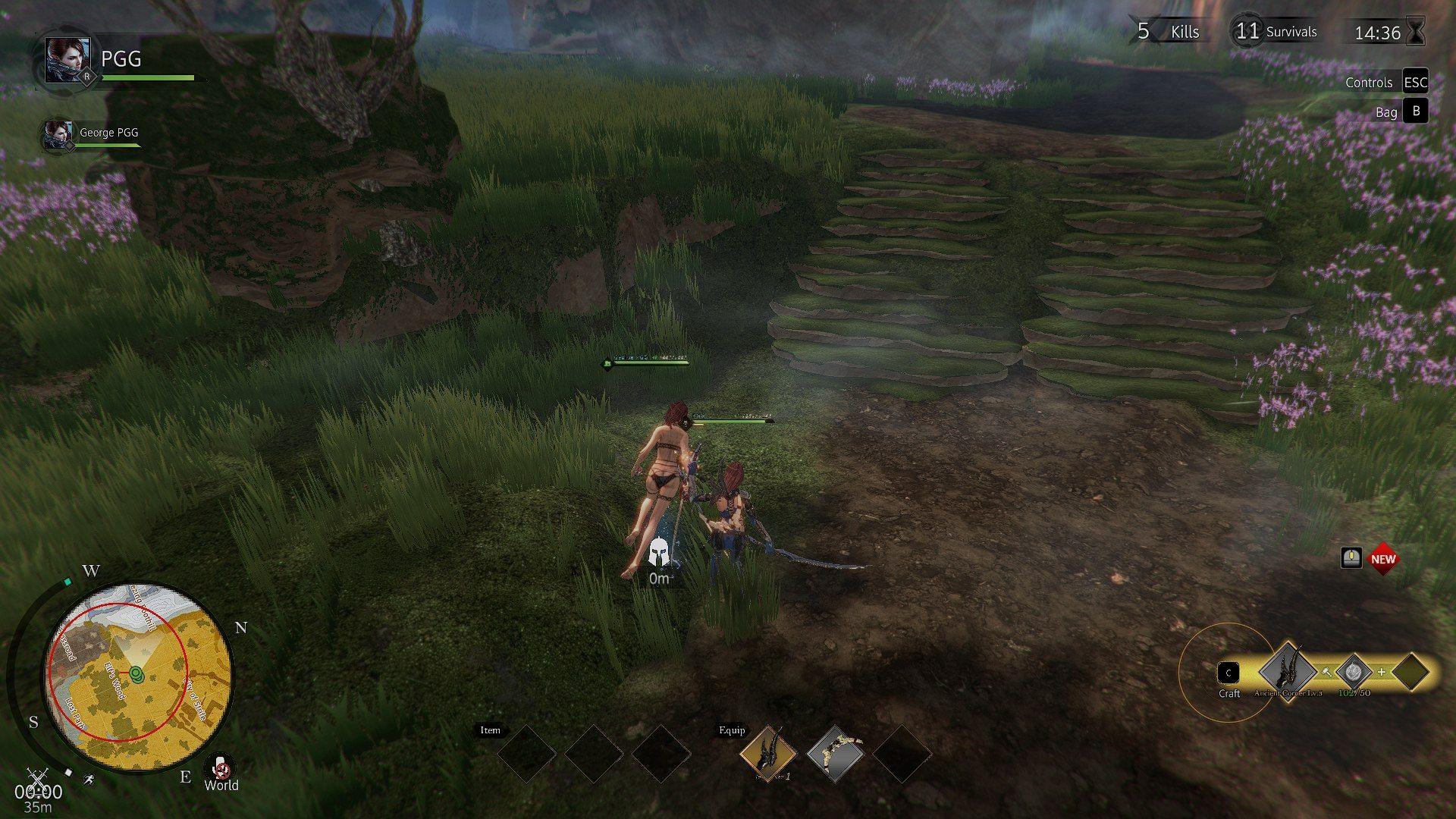Image resolution: width=1456 pixels, height=819 pixels.
Task: Toggle the World voice chat mute microphone
Action: (220, 768)
